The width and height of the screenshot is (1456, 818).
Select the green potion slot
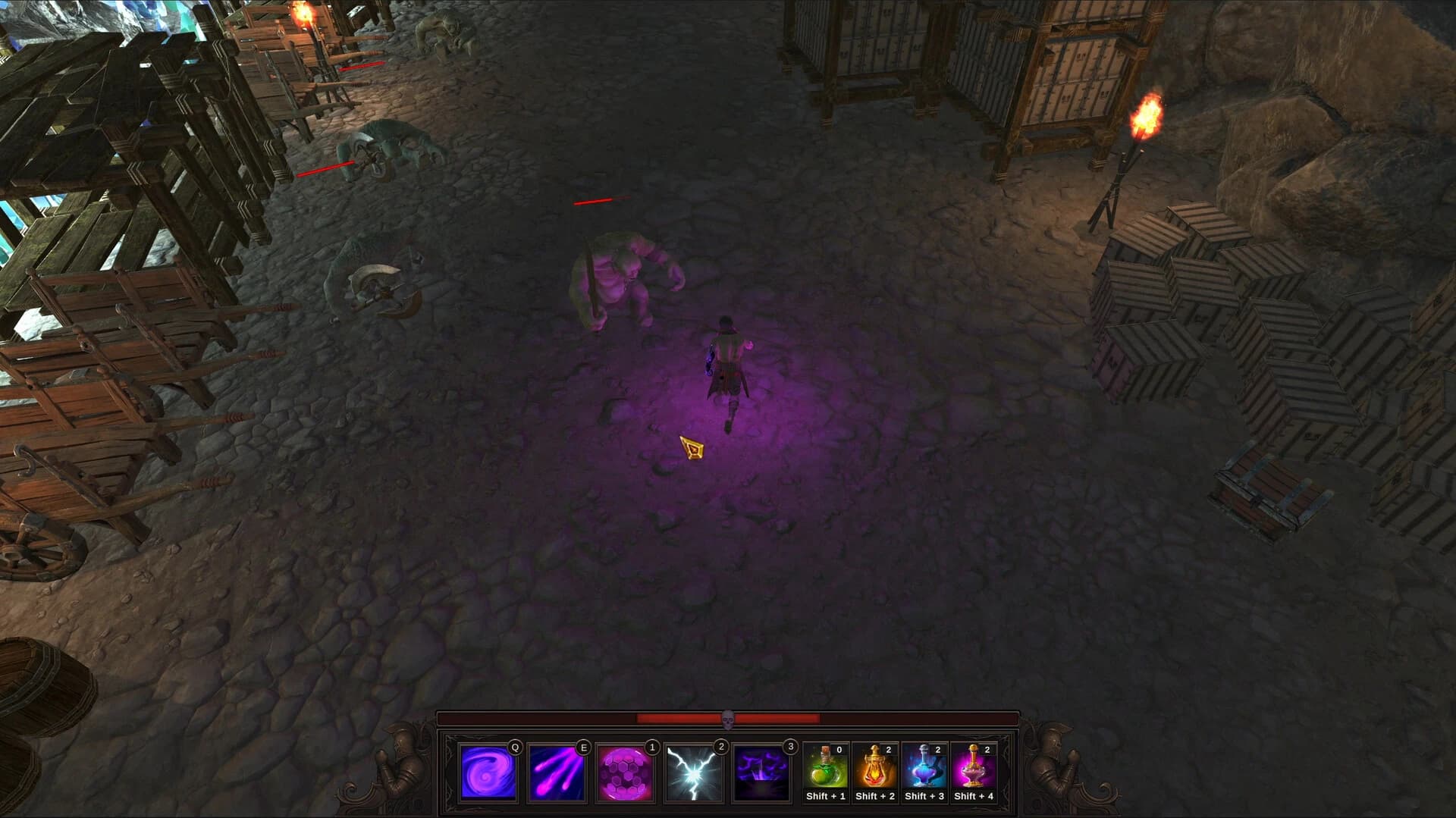point(825,767)
